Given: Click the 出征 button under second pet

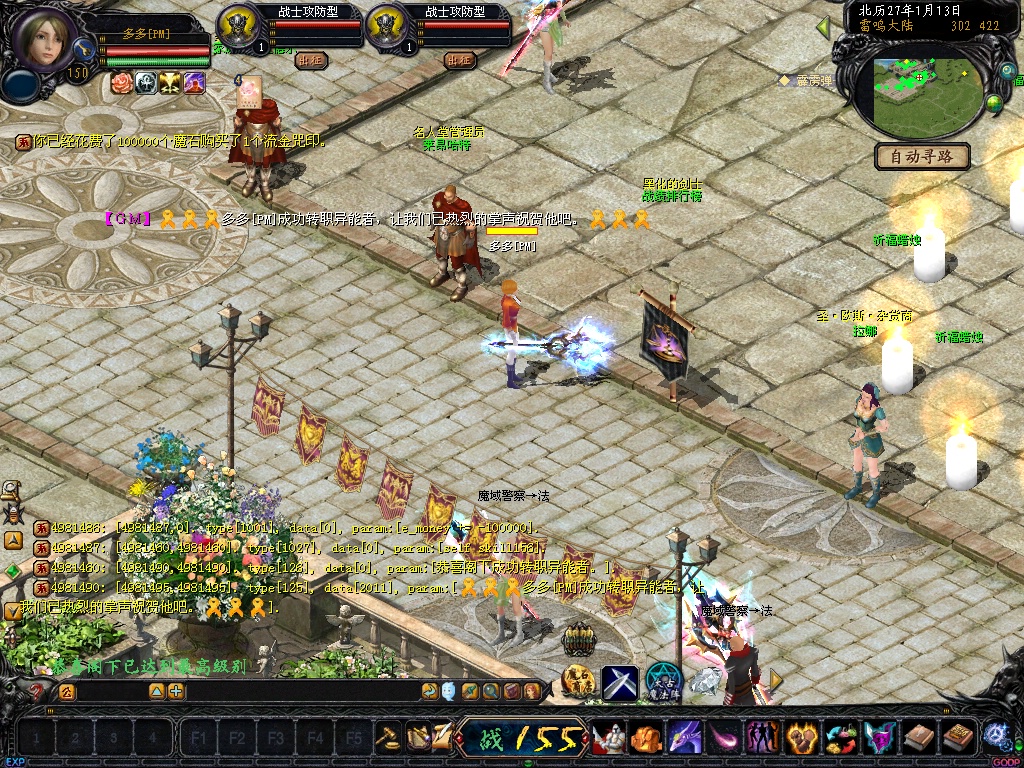Looking at the screenshot, I should [x=460, y=60].
